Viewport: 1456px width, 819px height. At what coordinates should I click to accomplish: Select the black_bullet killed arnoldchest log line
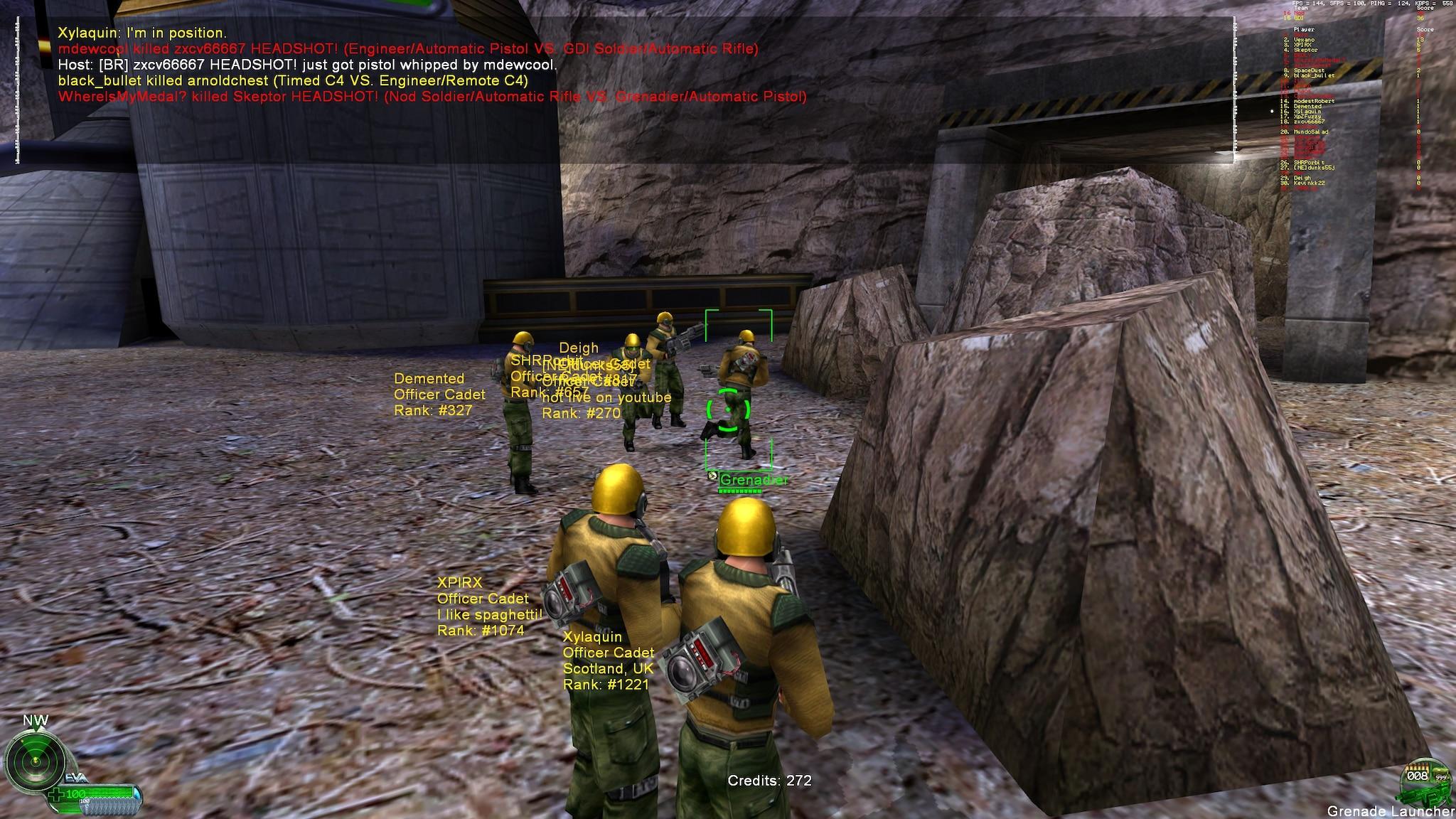[x=293, y=80]
